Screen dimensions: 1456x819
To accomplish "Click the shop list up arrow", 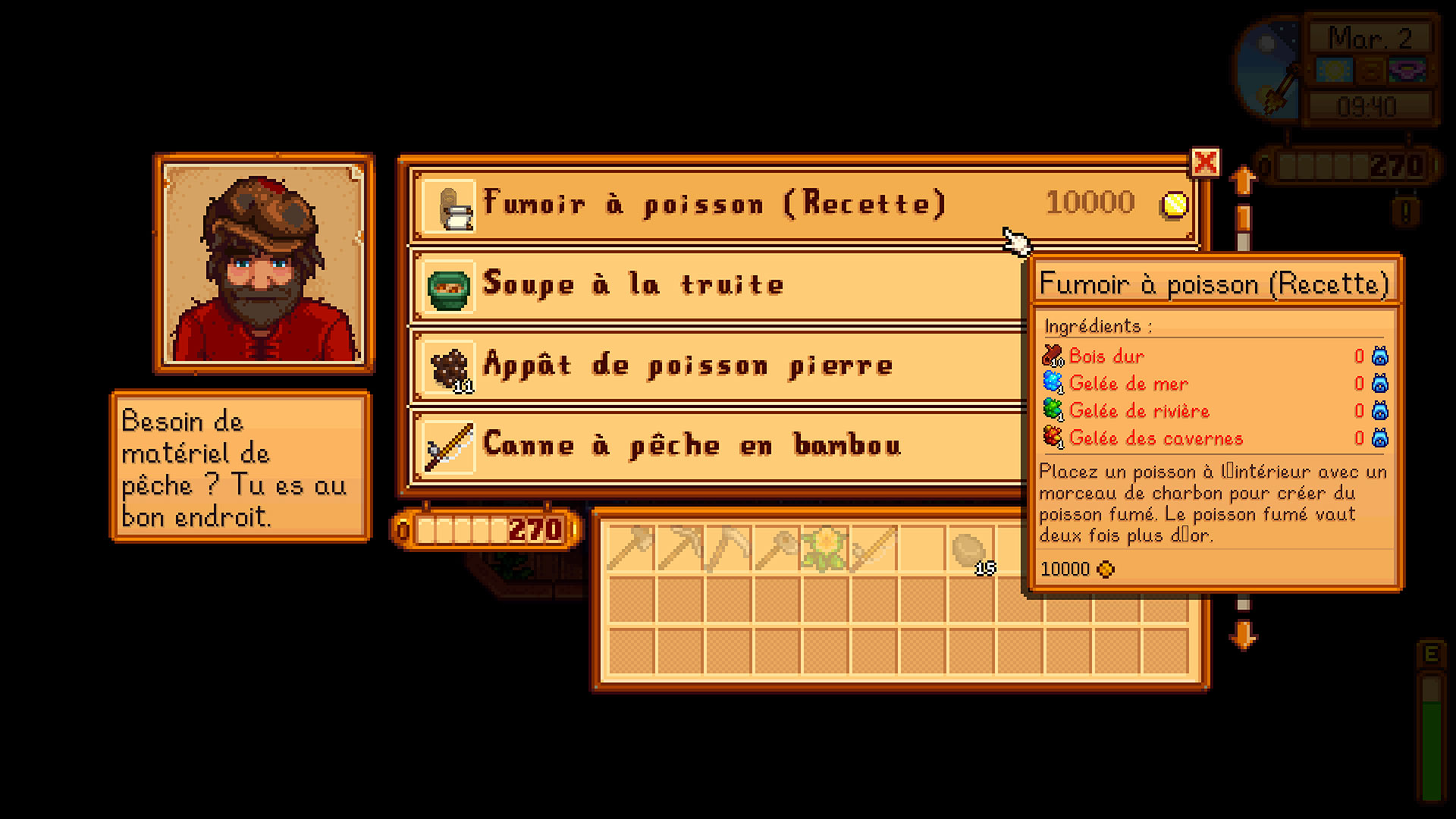I will pos(1242,182).
